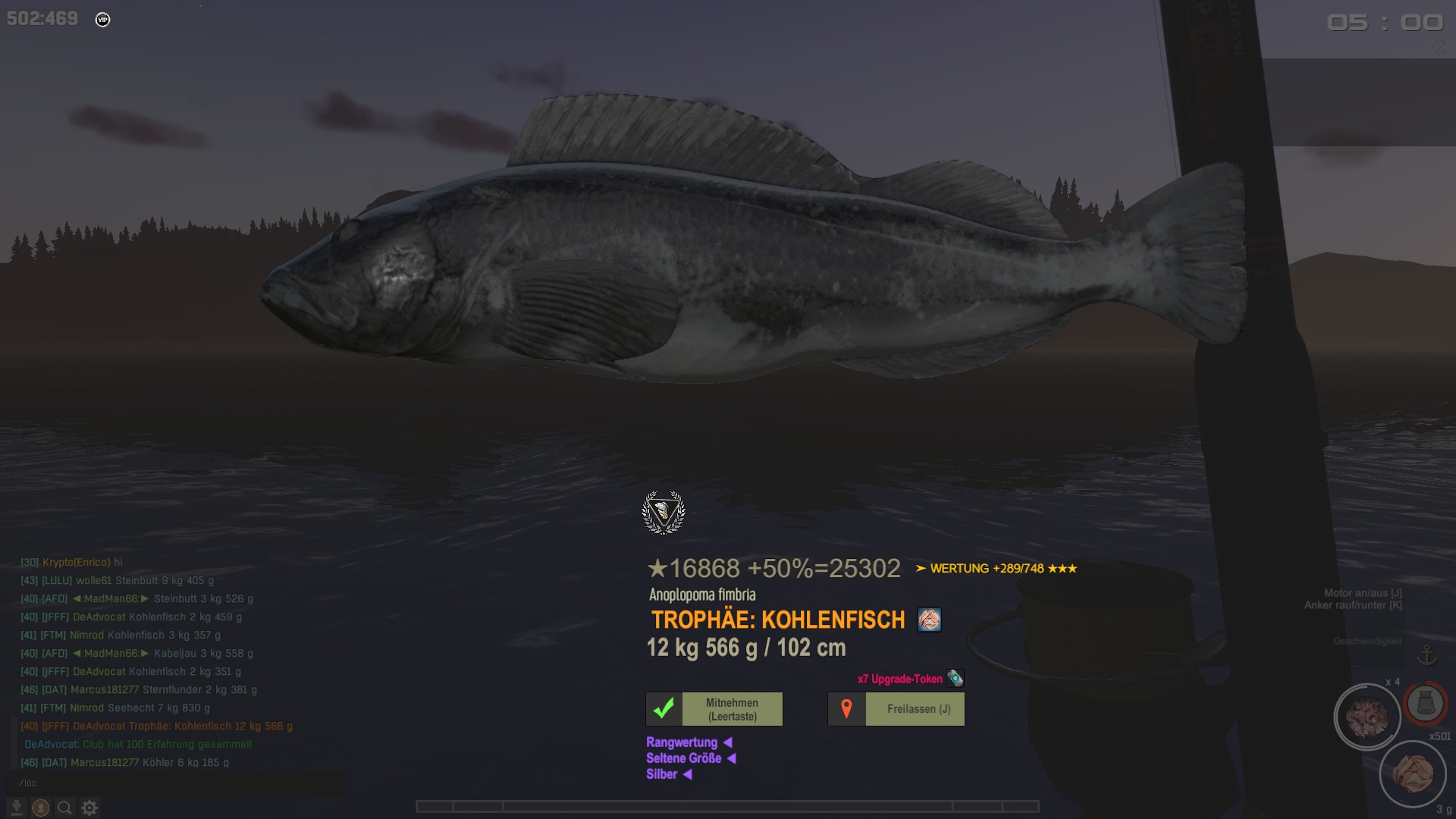1456x819 pixels.
Task: Select the chopped bait slot marked x 4
Action: [1367, 717]
